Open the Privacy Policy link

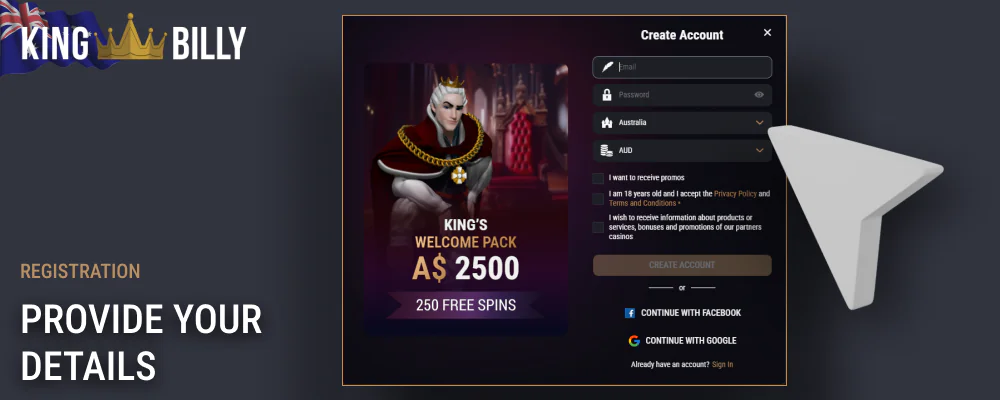(735, 193)
